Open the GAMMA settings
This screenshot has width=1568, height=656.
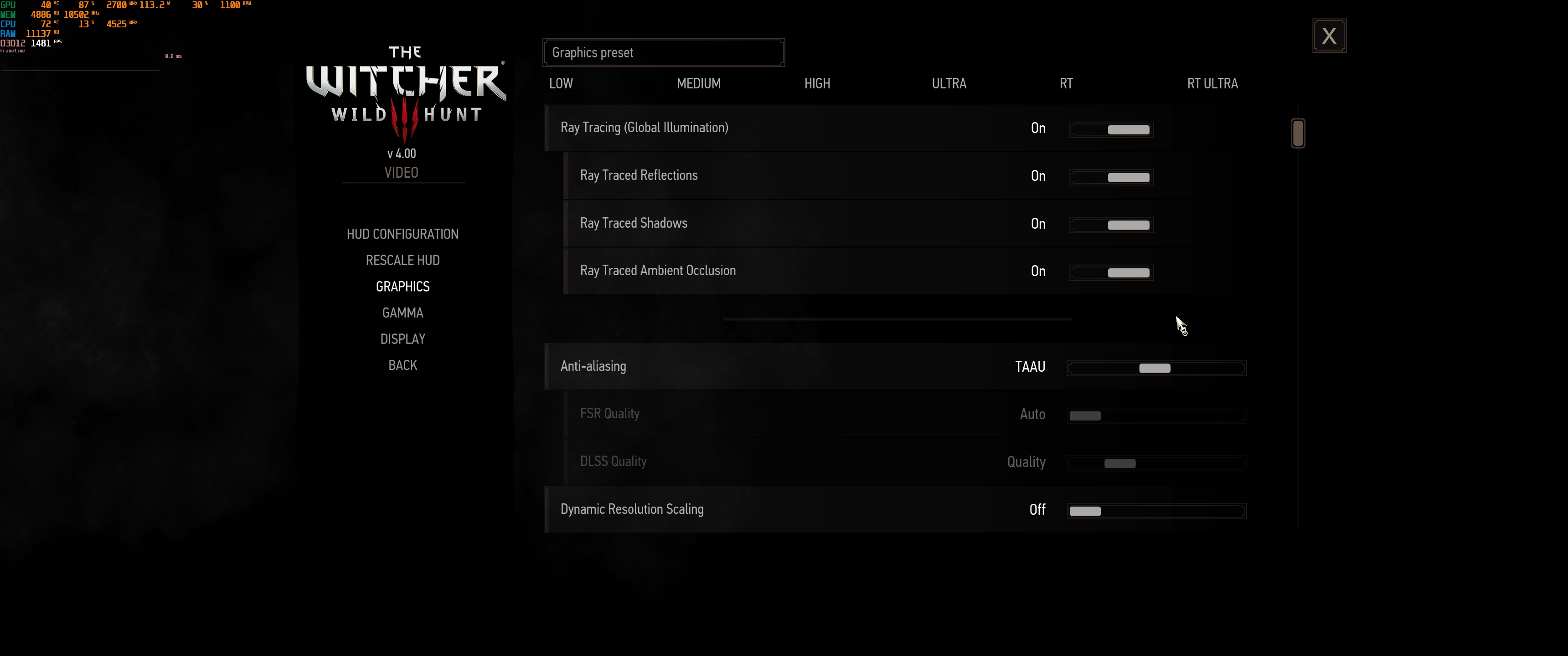(402, 312)
